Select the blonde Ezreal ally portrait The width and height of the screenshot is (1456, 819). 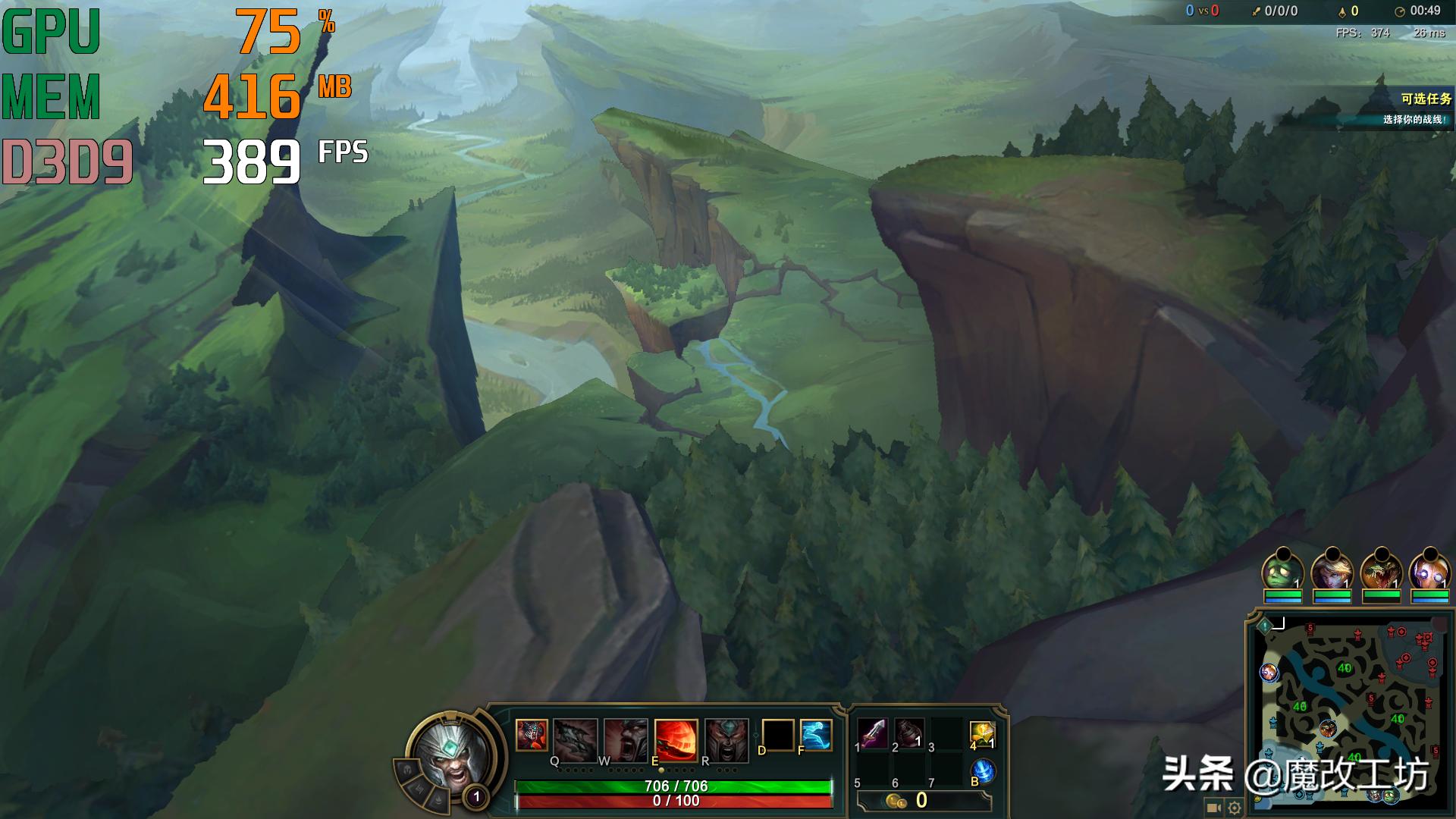[x=1332, y=572]
